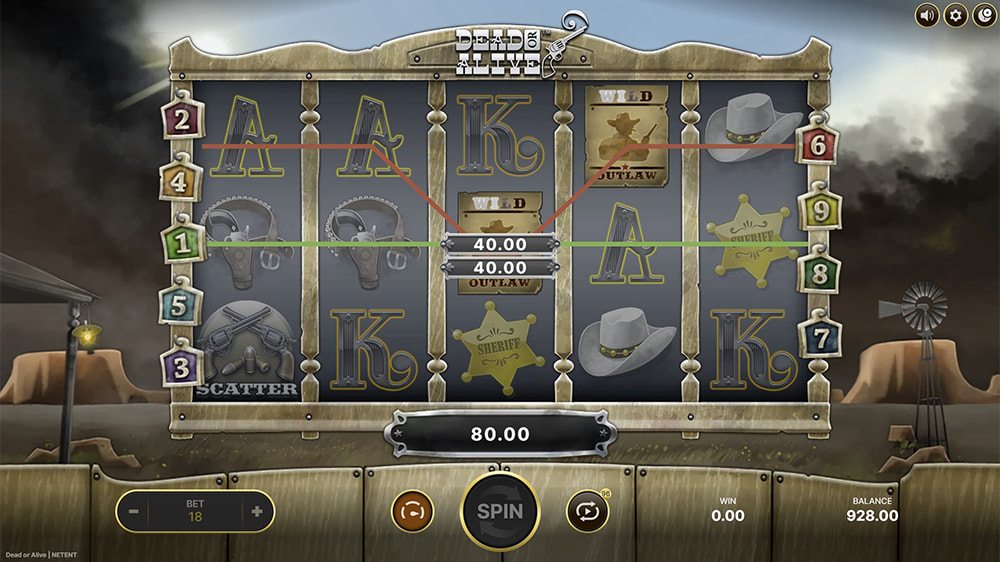The height and width of the screenshot is (562, 1000).
Task: Select the red payline 6 marker
Action: 818,146
